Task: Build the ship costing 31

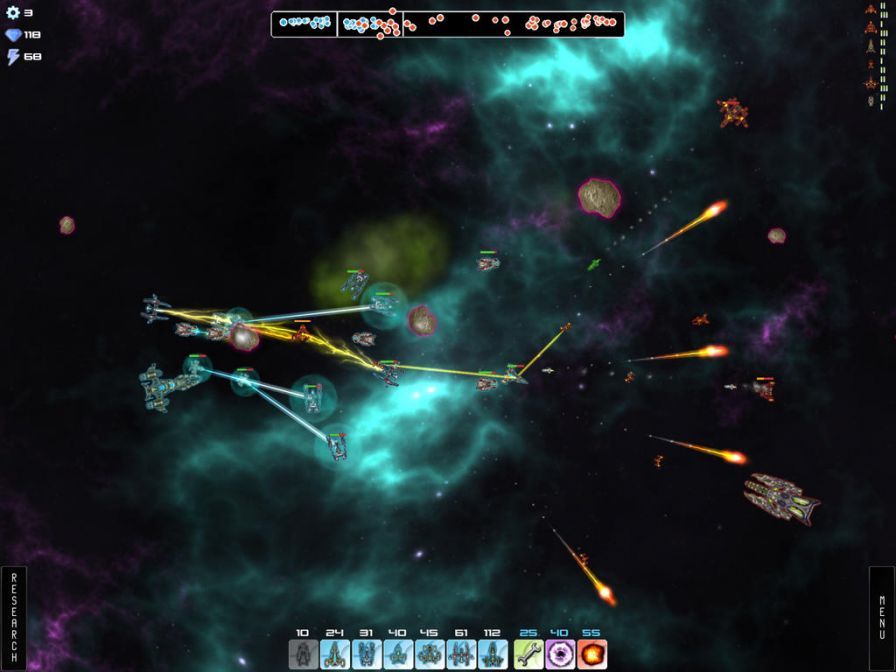Action: (x=366, y=654)
